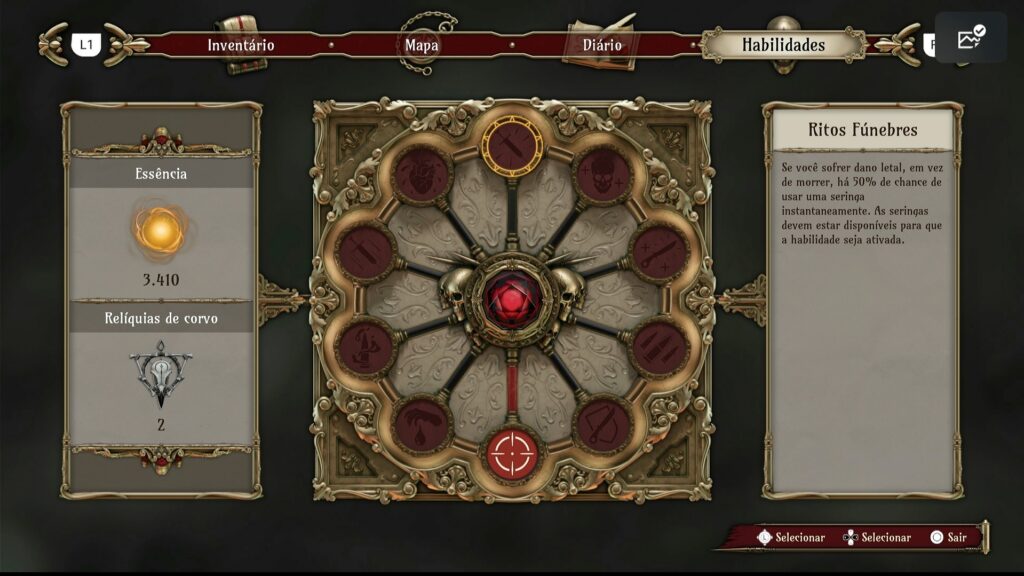Screen dimensions: 1024x576
Task: Select the unlocked crosshair skill node
Action: click(512, 453)
